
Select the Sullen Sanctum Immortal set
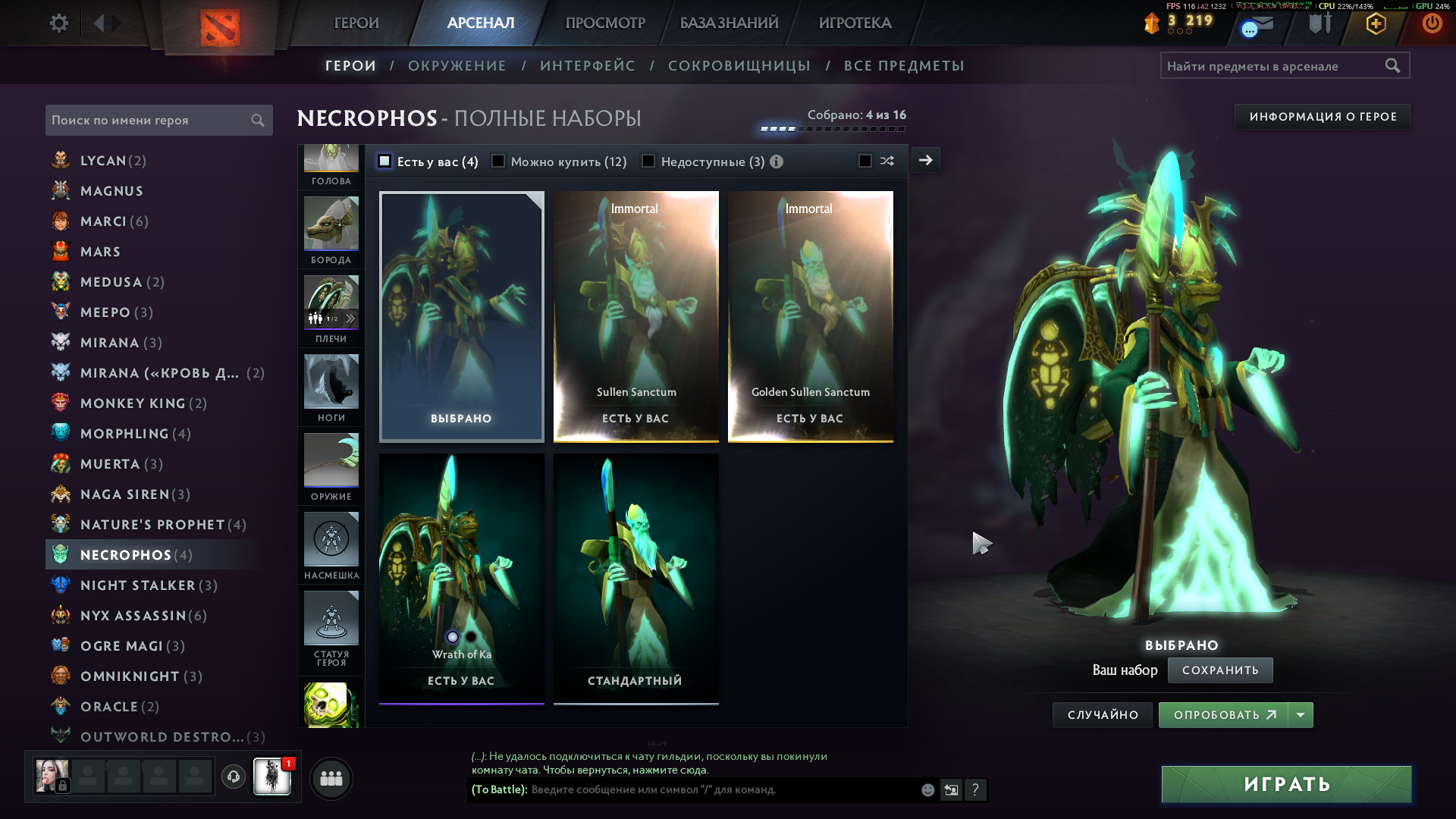(x=635, y=315)
